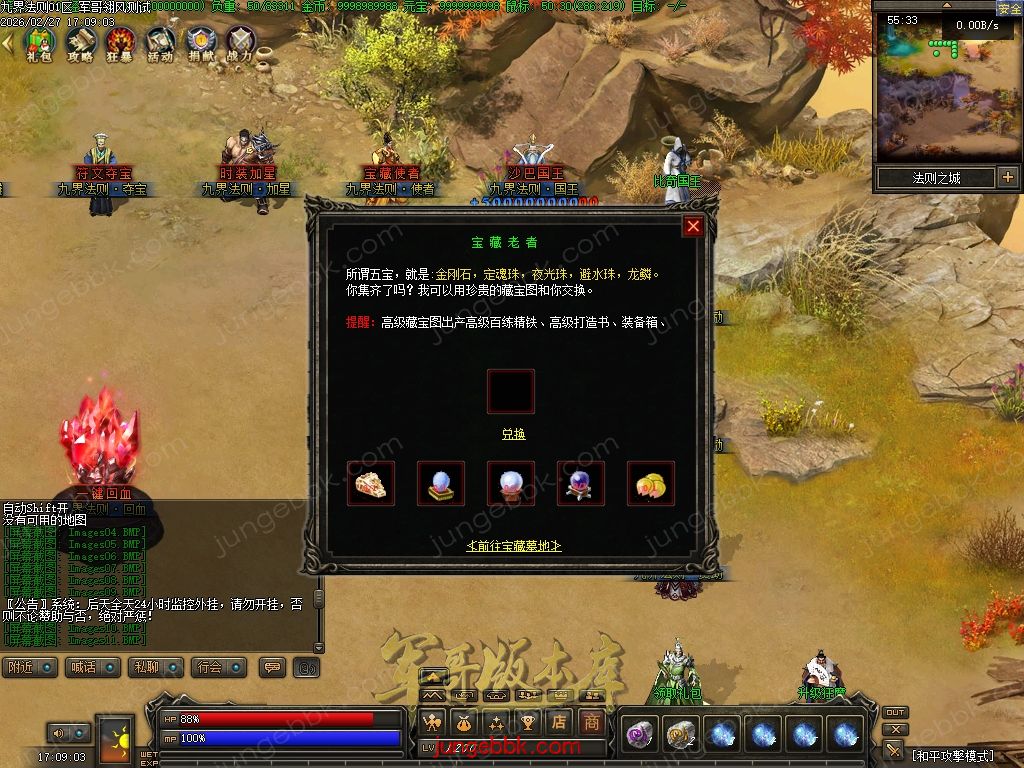Click the 兑换 exchange link

click(x=513, y=434)
